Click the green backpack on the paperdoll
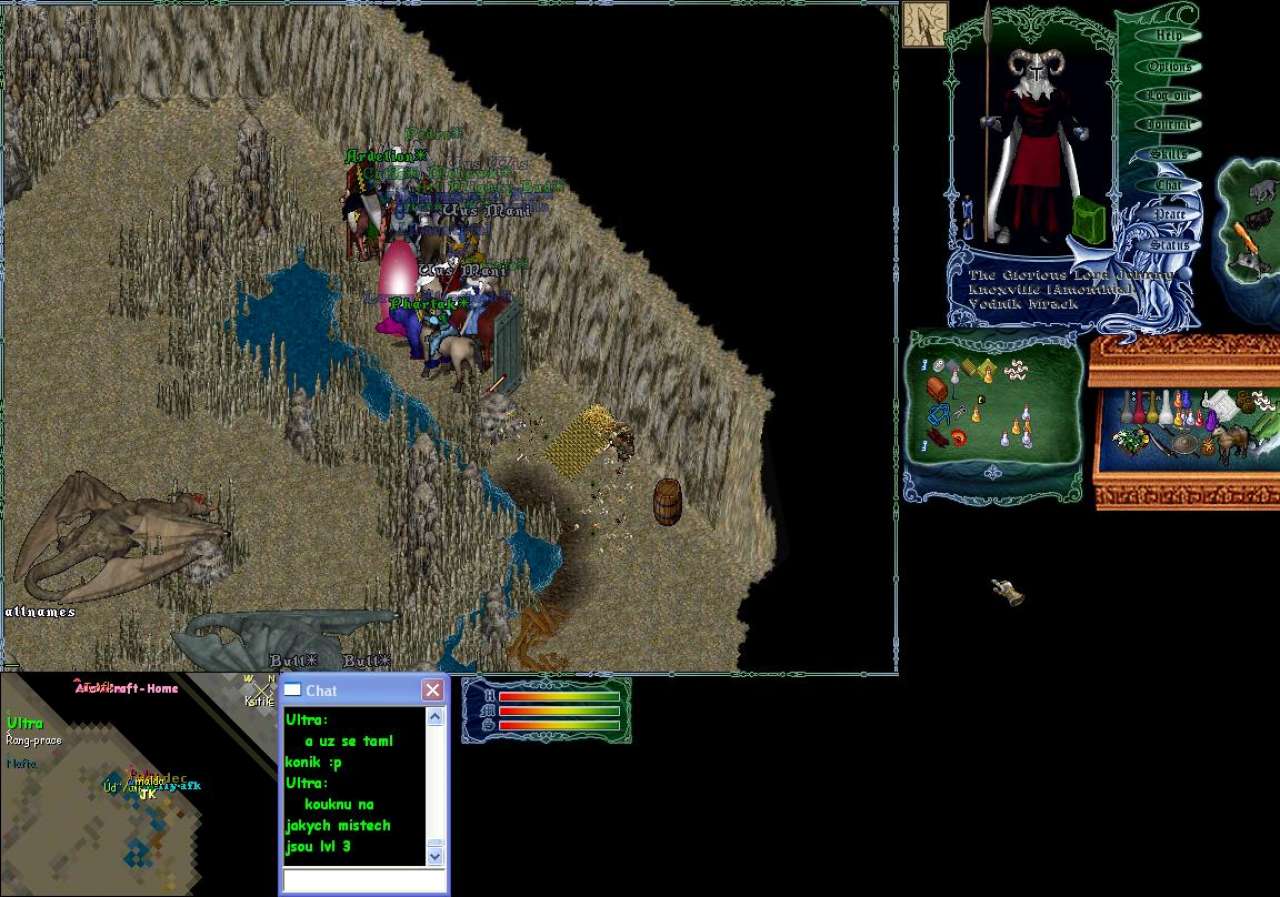The height and width of the screenshot is (897, 1280). coord(1090,220)
